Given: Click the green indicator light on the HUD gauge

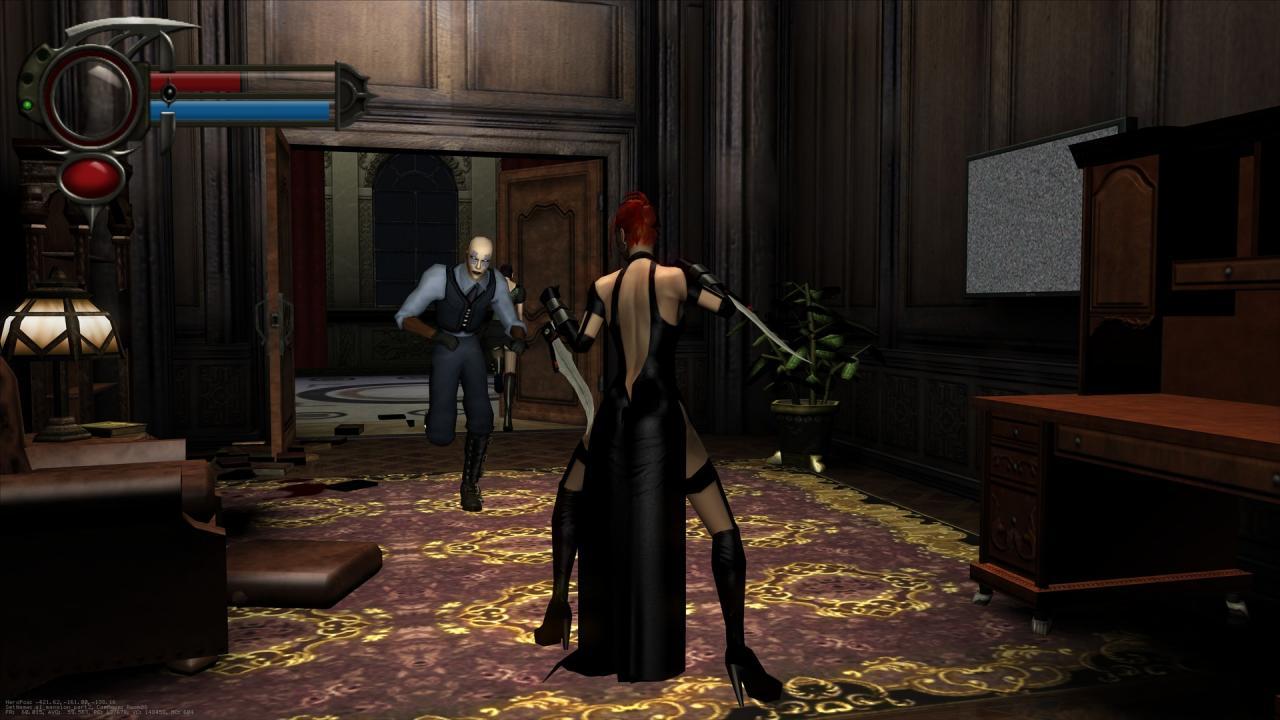Looking at the screenshot, I should [27, 104].
